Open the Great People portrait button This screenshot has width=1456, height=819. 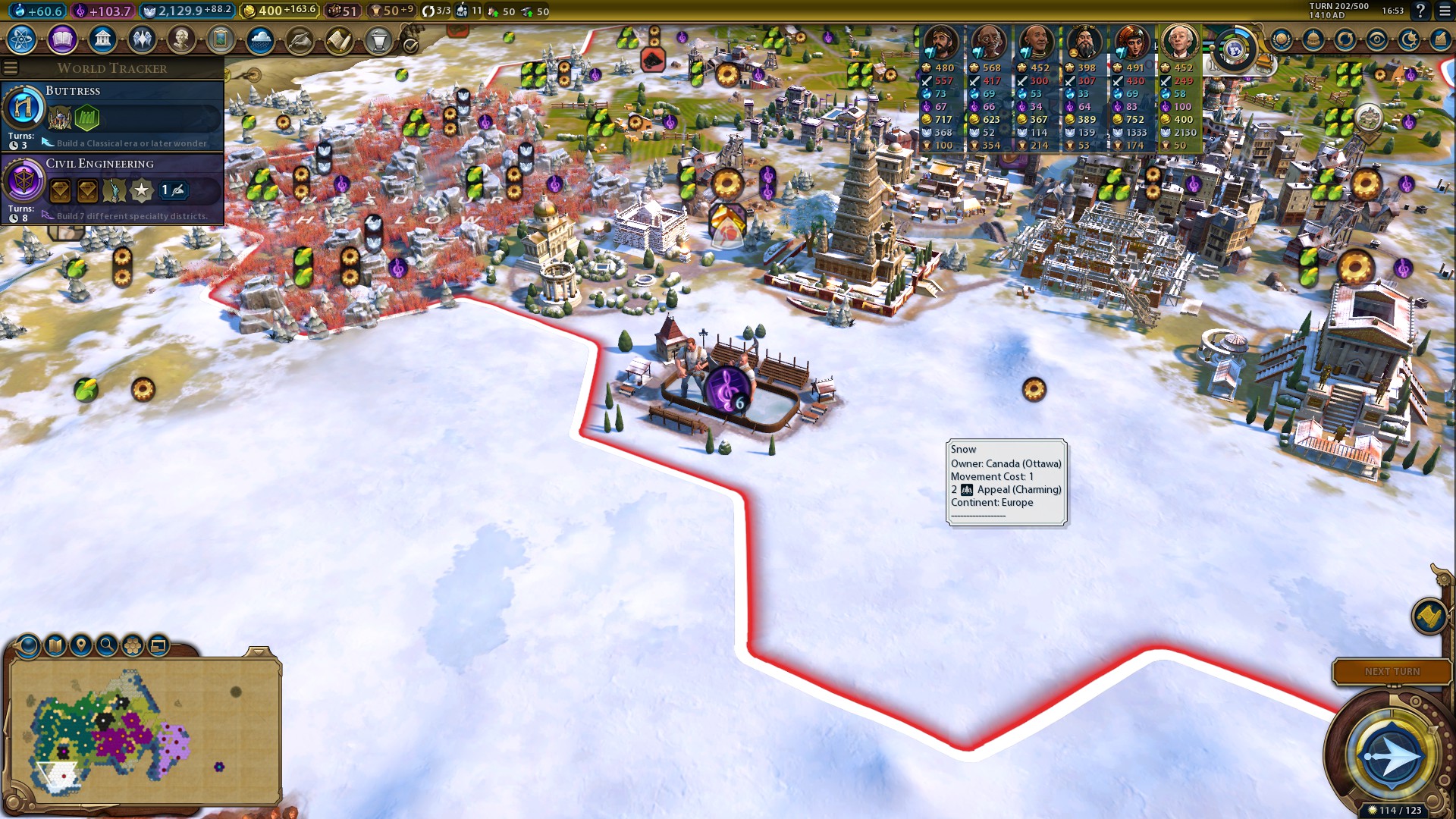point(181,39)
